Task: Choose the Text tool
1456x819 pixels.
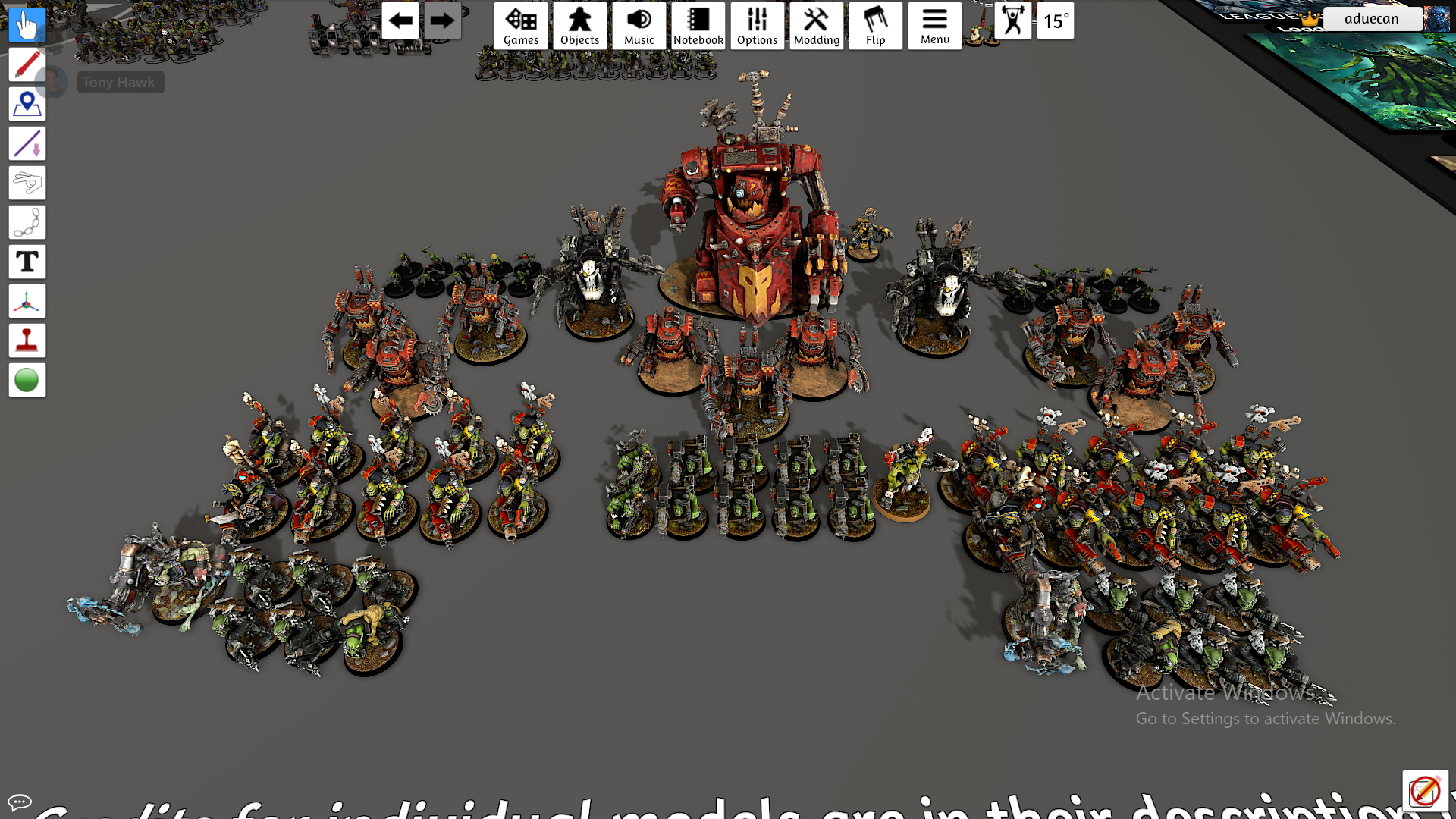Action: [x=27, y=262]
